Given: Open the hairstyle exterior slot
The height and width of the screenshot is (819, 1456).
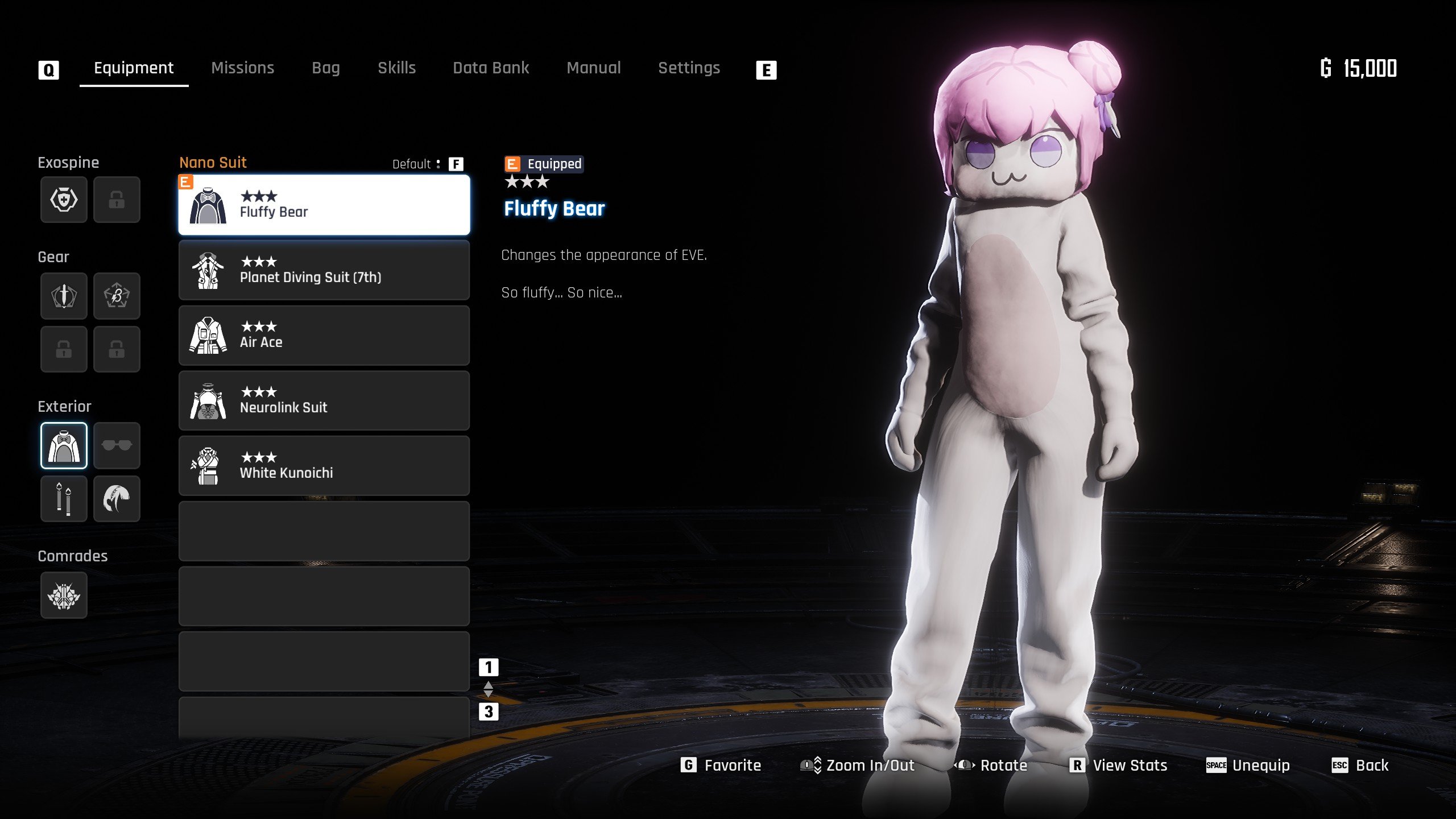Looking at the screenshot, I should point(117,499).
